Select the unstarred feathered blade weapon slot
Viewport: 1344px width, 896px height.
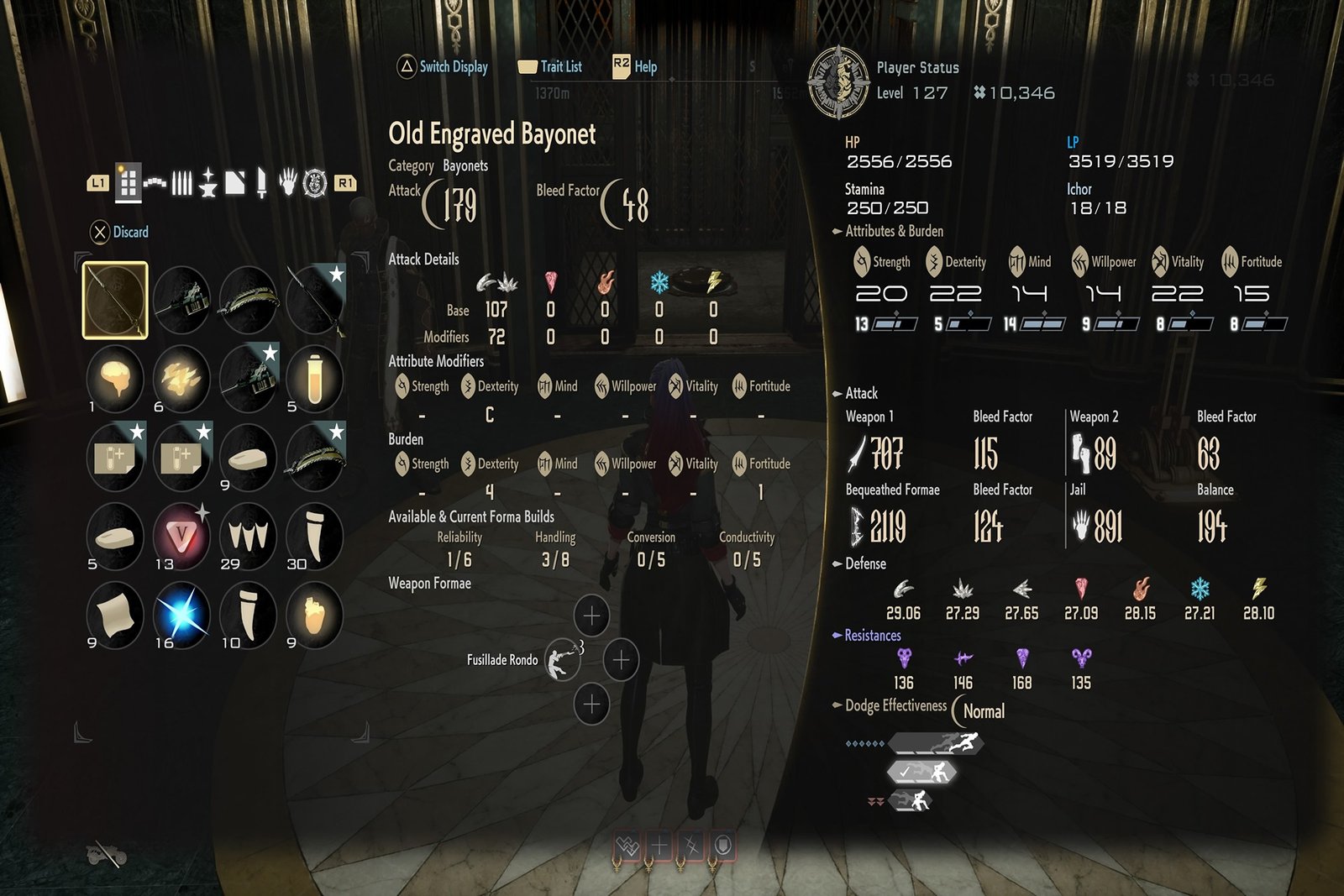tap(248, 300)
